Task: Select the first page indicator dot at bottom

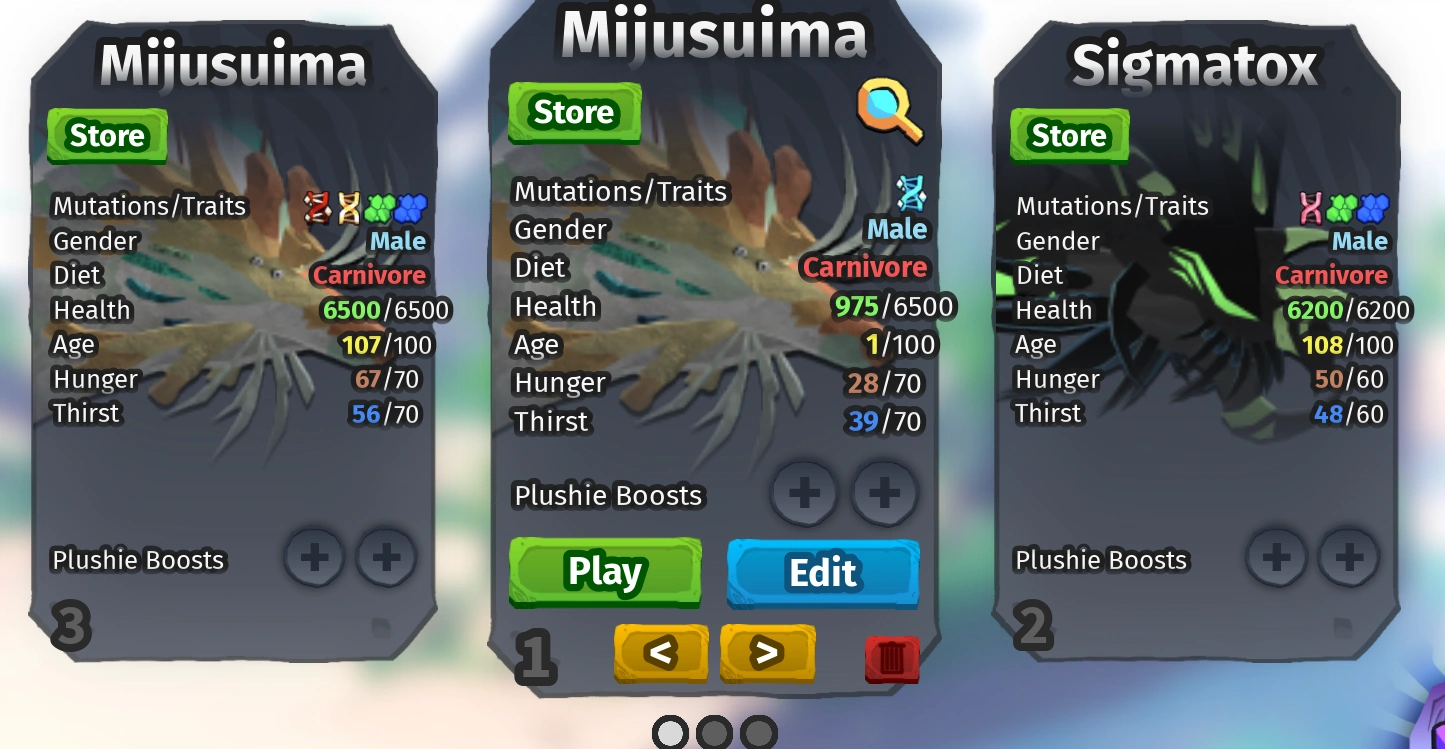Action: pyautogui.click(x=669, y=732)
